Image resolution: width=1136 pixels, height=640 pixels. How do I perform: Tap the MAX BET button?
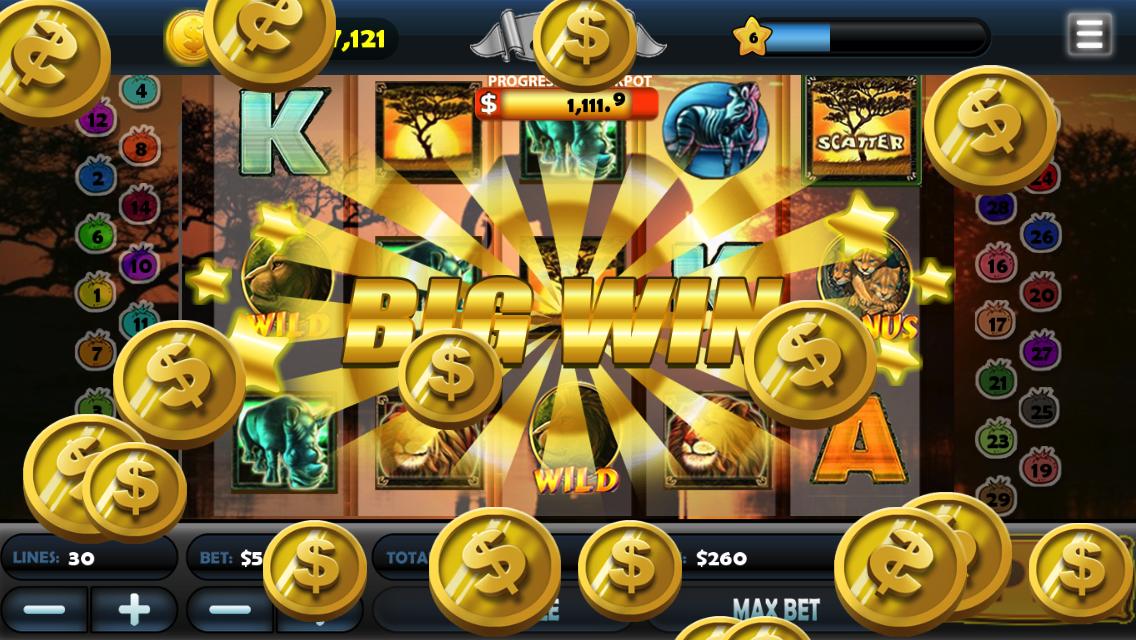coord(776,609)
